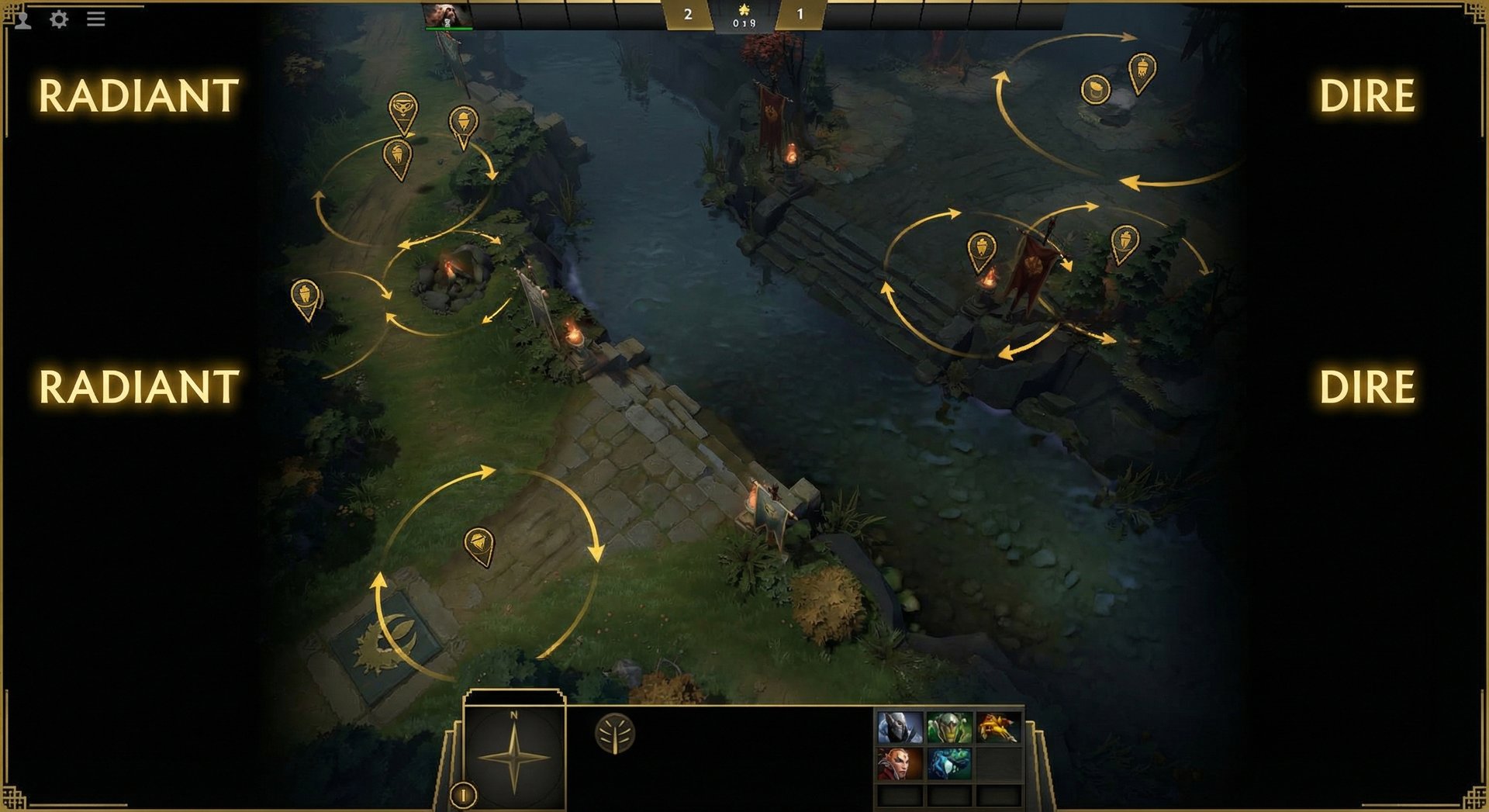Click the RADIANT label on the left
Image resolution: width=1489 pixels, height=812 pixels.
pyautogui.click(x=136, y=95)
